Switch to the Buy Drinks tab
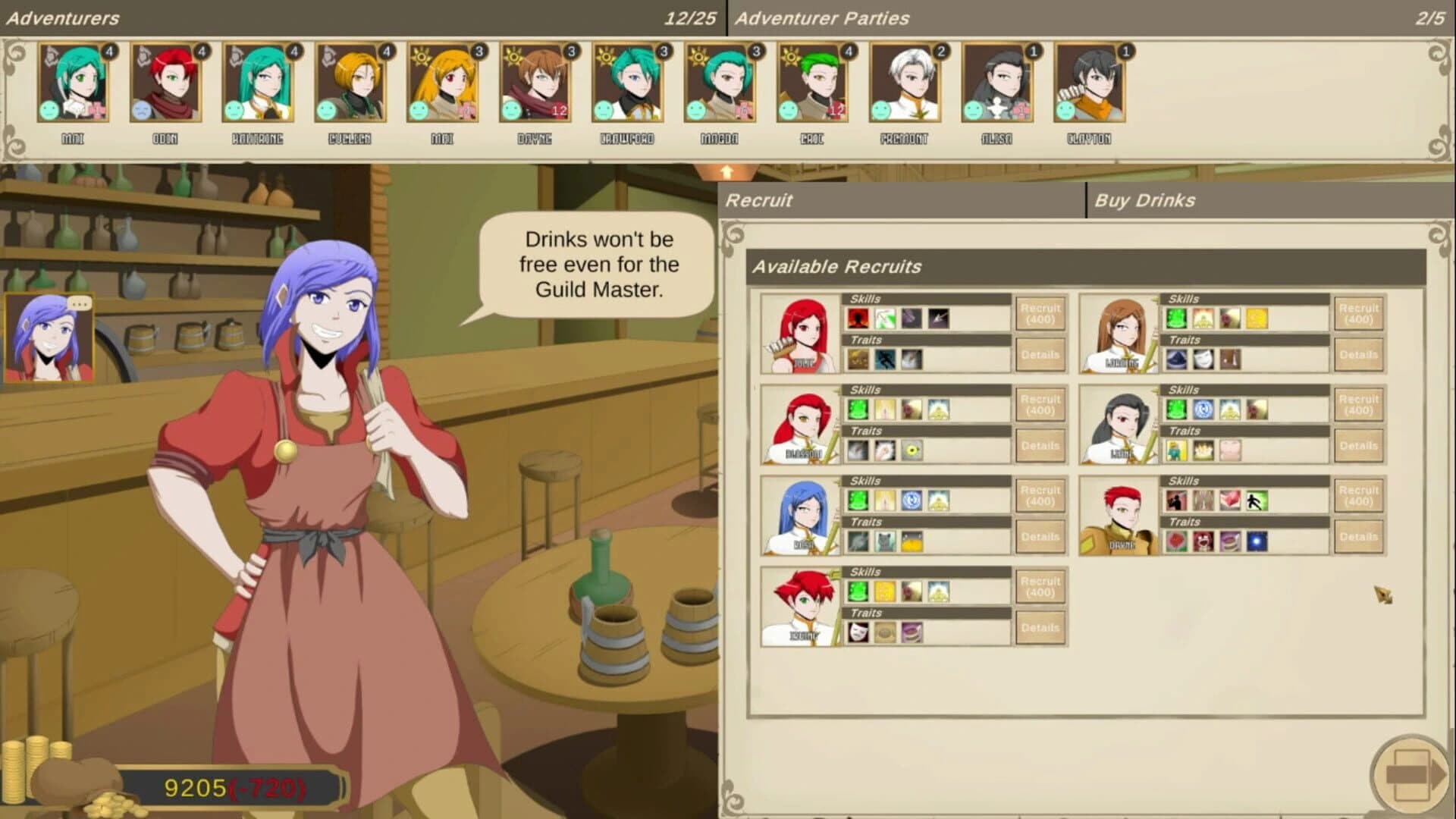 [1143, 200]
